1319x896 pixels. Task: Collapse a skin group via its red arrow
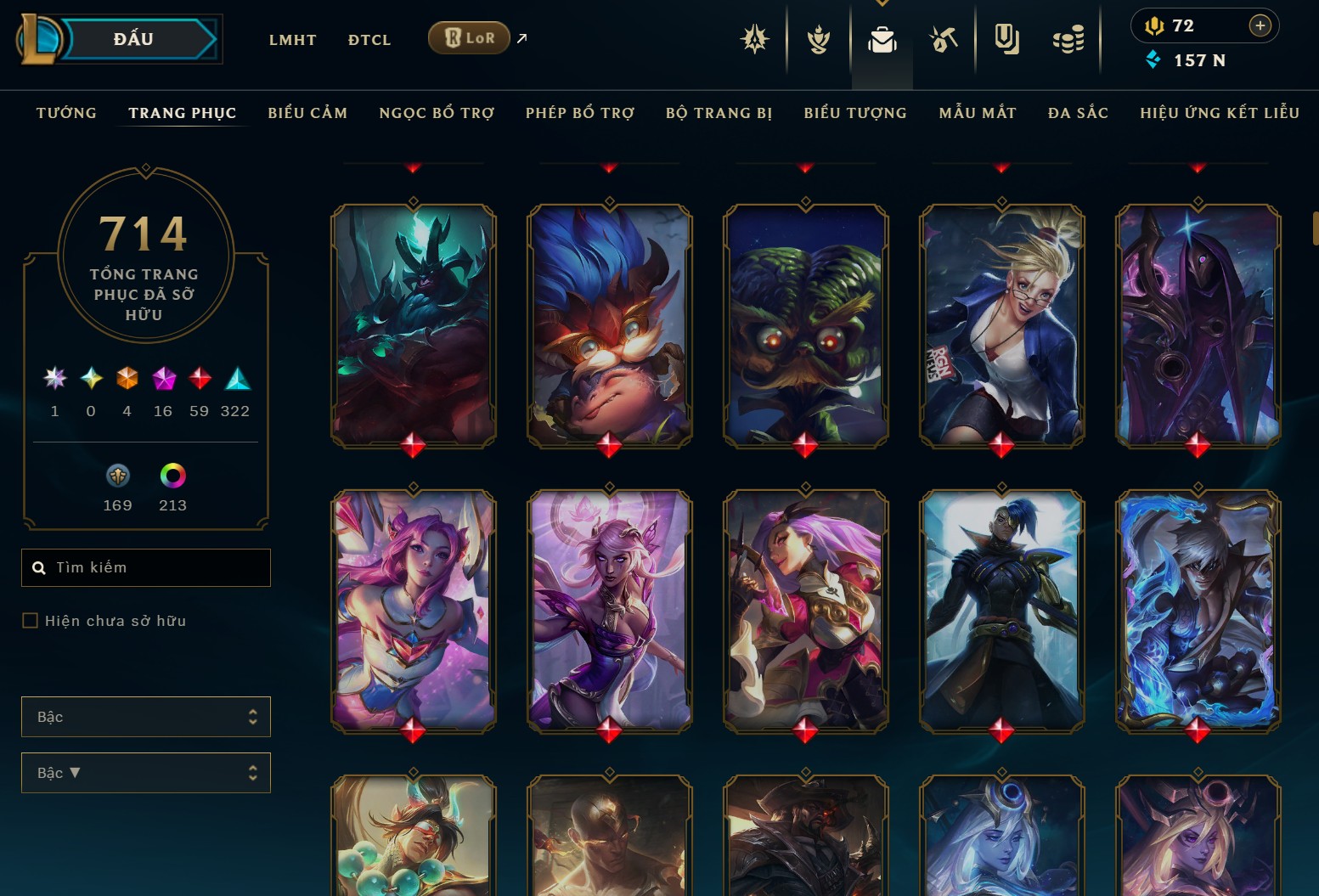(414, 166)
